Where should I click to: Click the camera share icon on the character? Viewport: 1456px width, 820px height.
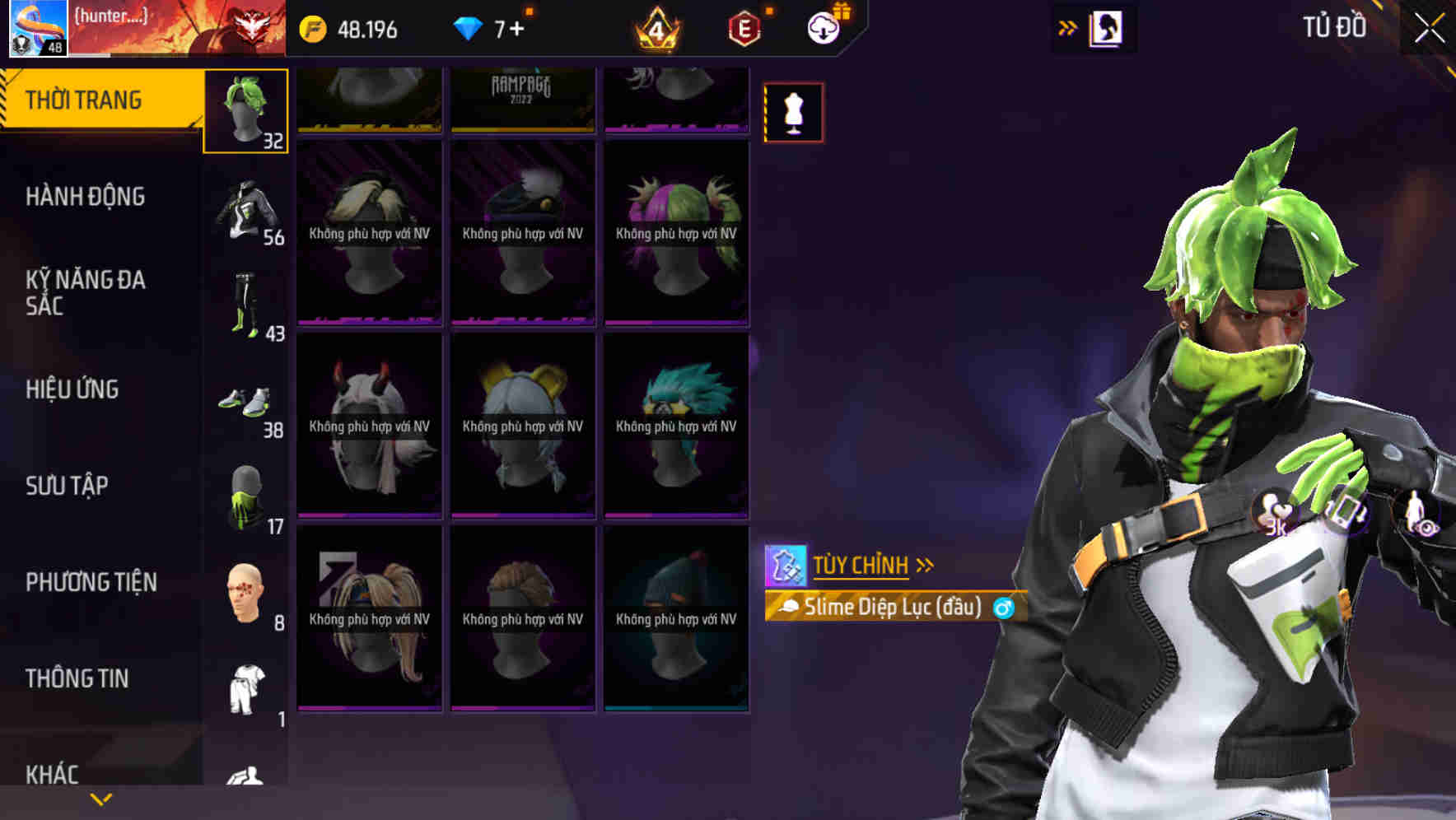click(x=1347, y=515)
